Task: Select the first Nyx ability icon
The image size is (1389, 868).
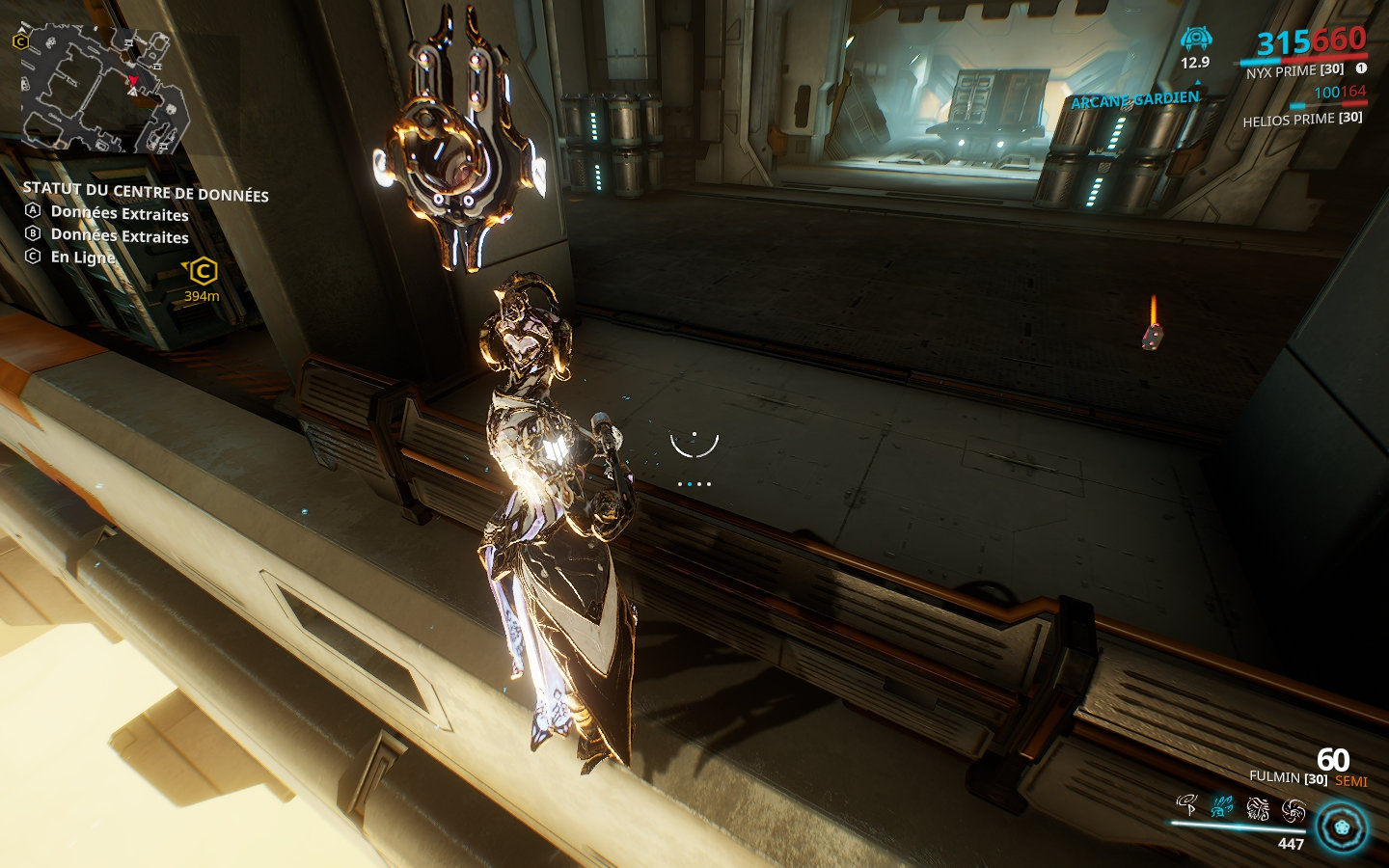Action: pyautogui.click(x=1185, y=804)
